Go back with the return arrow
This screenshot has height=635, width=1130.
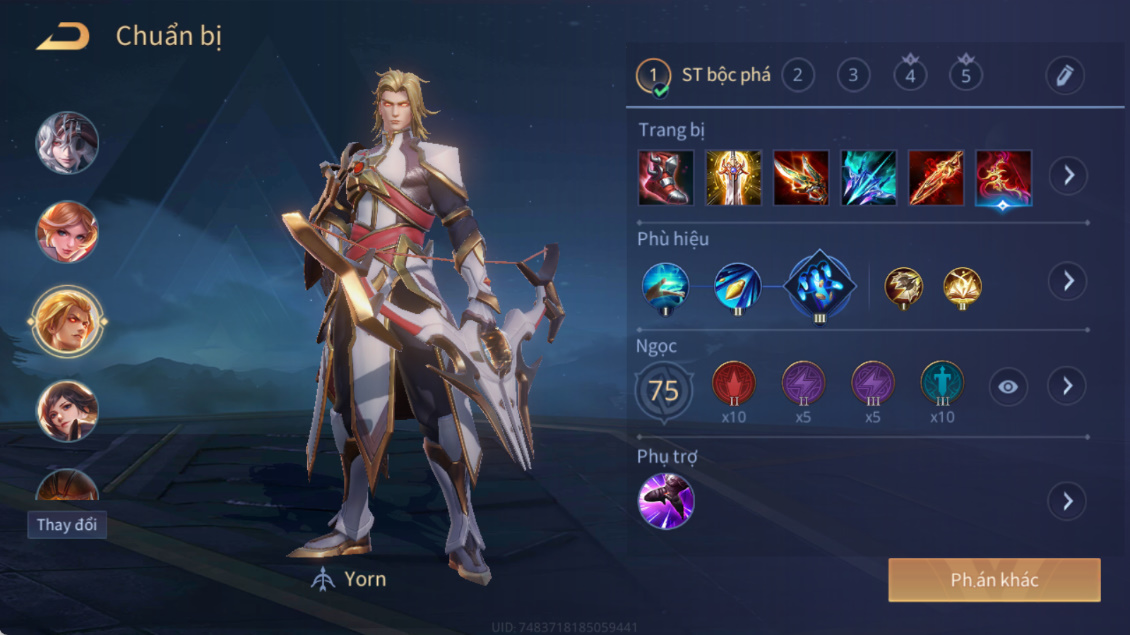click(63, 37)
